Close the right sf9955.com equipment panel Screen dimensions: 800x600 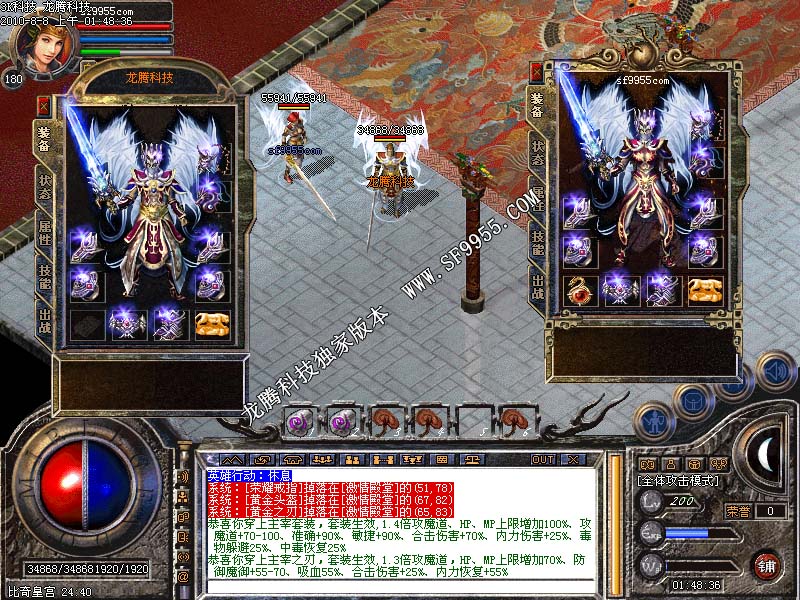pyautogui.click(x=537, y=73)
